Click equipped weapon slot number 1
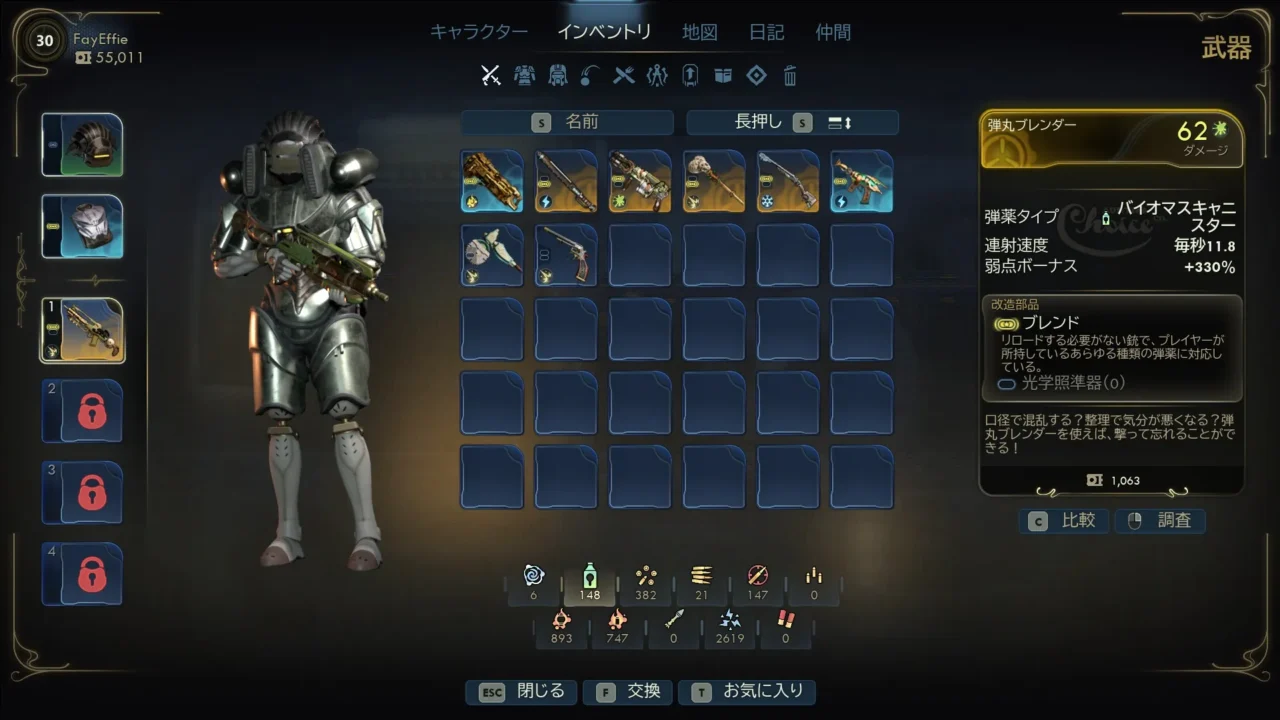The width and height of the screenshot is (1280, 720). click(x=82, y=330)
